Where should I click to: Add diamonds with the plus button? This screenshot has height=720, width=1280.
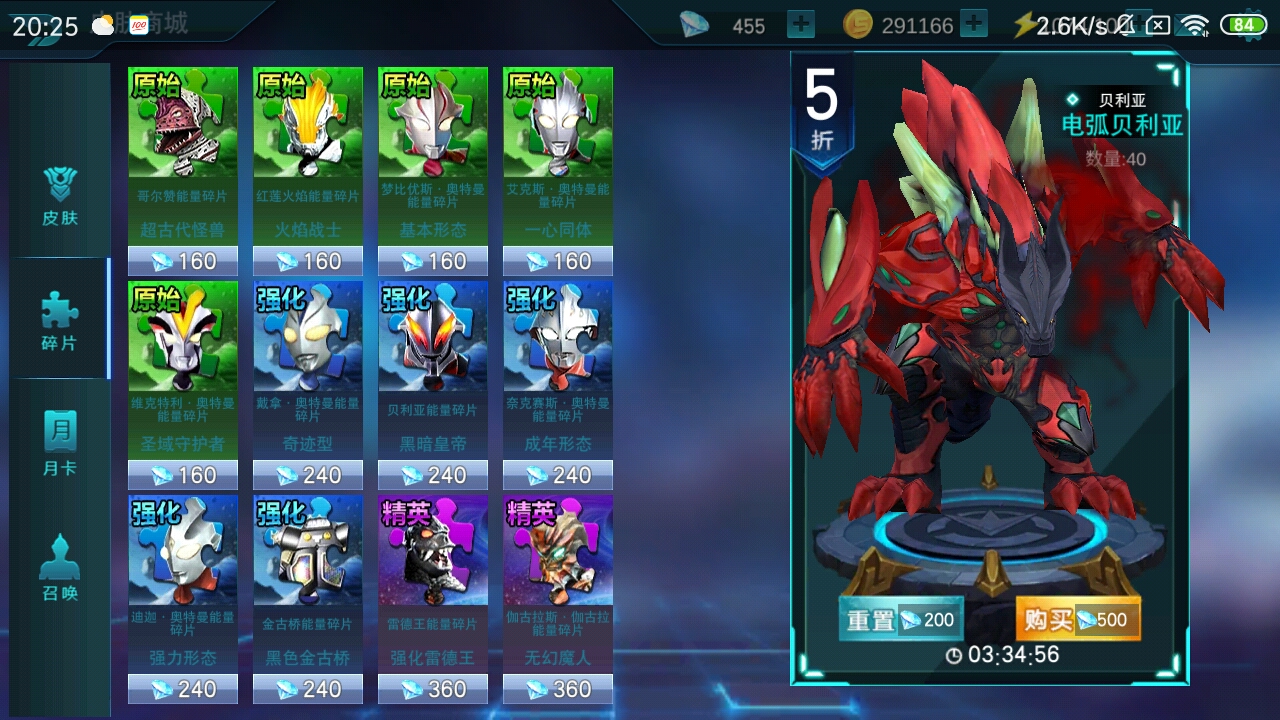(801, 25)
